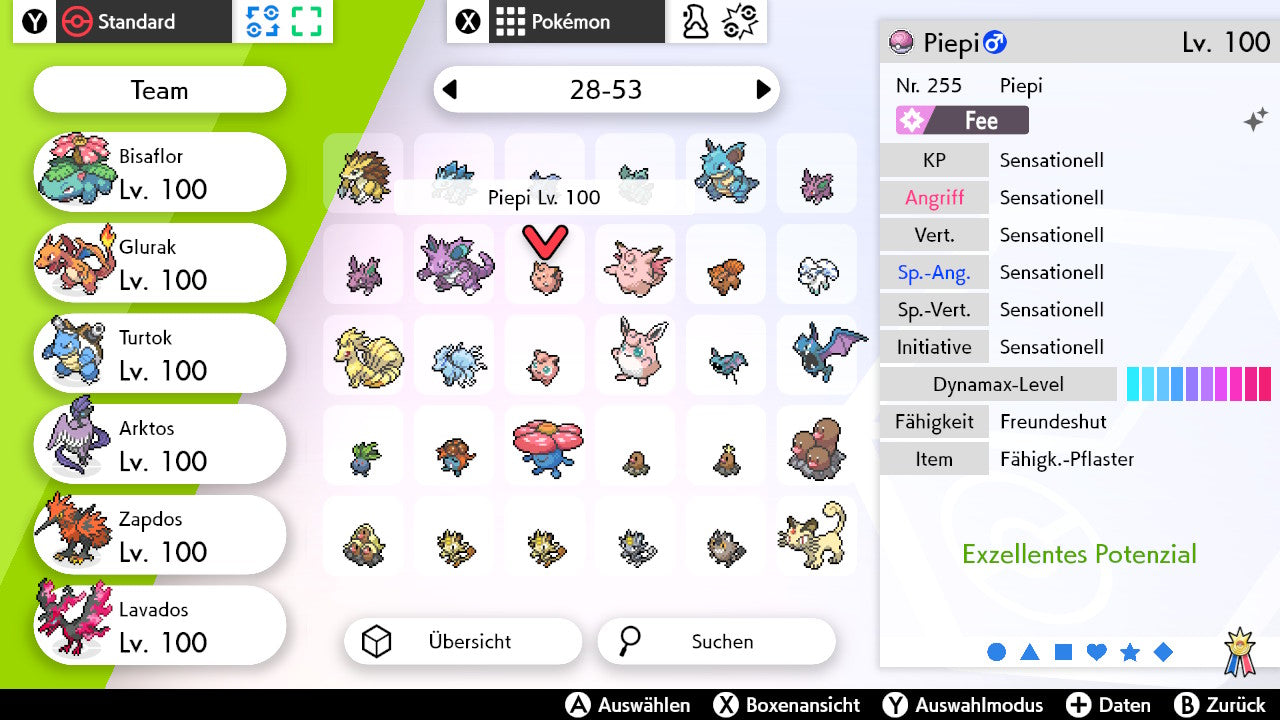The image size is (1280, 720).
Task: Select the Team tab in the sidebar
Action: 158,90
